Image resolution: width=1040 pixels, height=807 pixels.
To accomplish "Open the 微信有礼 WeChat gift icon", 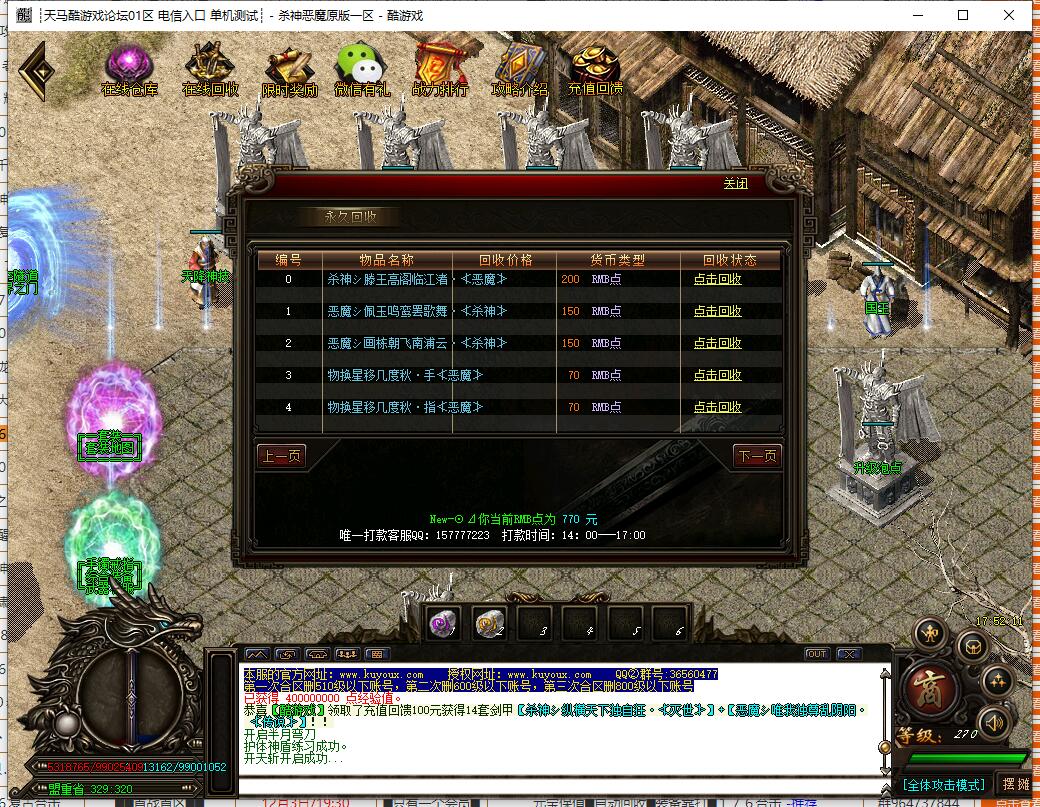I will pos(361,70).
